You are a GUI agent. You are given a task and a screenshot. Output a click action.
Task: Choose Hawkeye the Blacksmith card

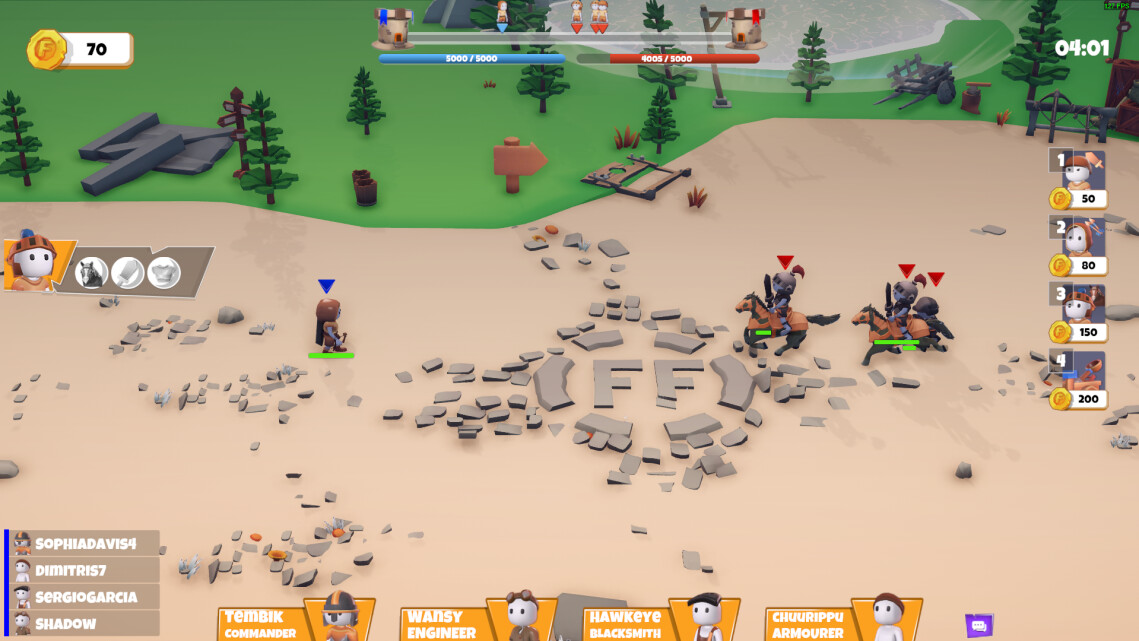[661, 621]
